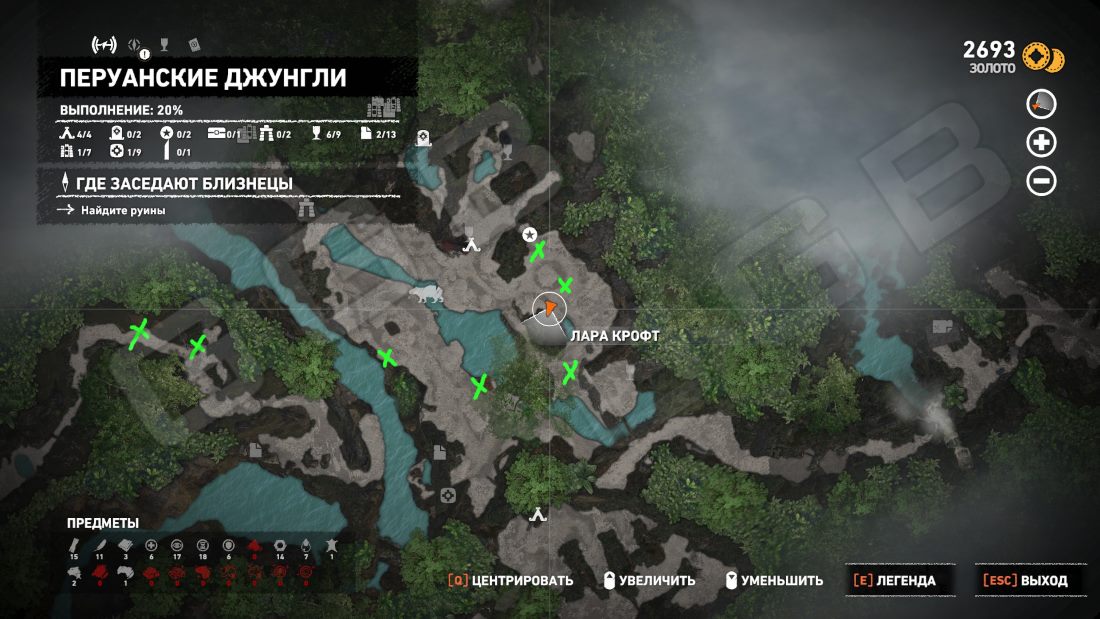Pick the wolf animal marker on the map
Screen dimensions: 1100x619
pyautogui.click(x=427, y=295)
